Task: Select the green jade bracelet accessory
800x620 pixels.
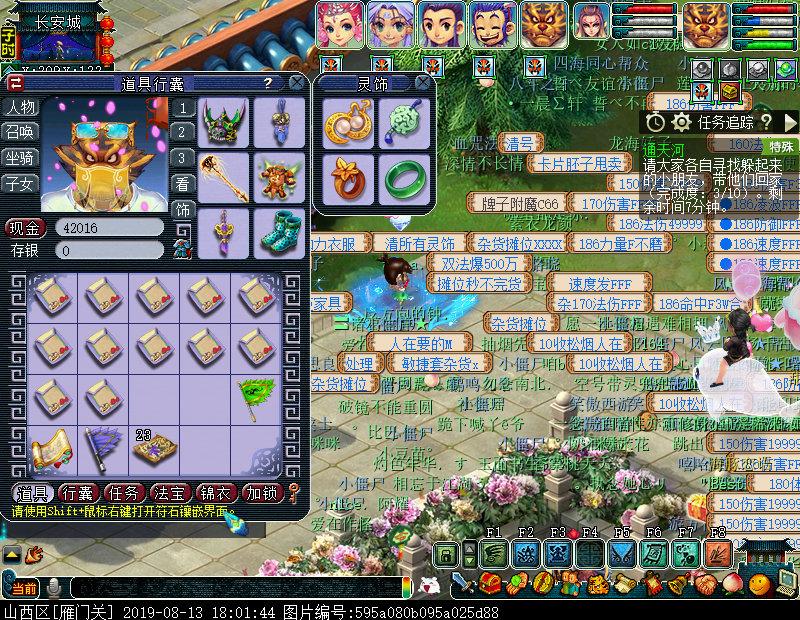Action: (x=403, y=177)
